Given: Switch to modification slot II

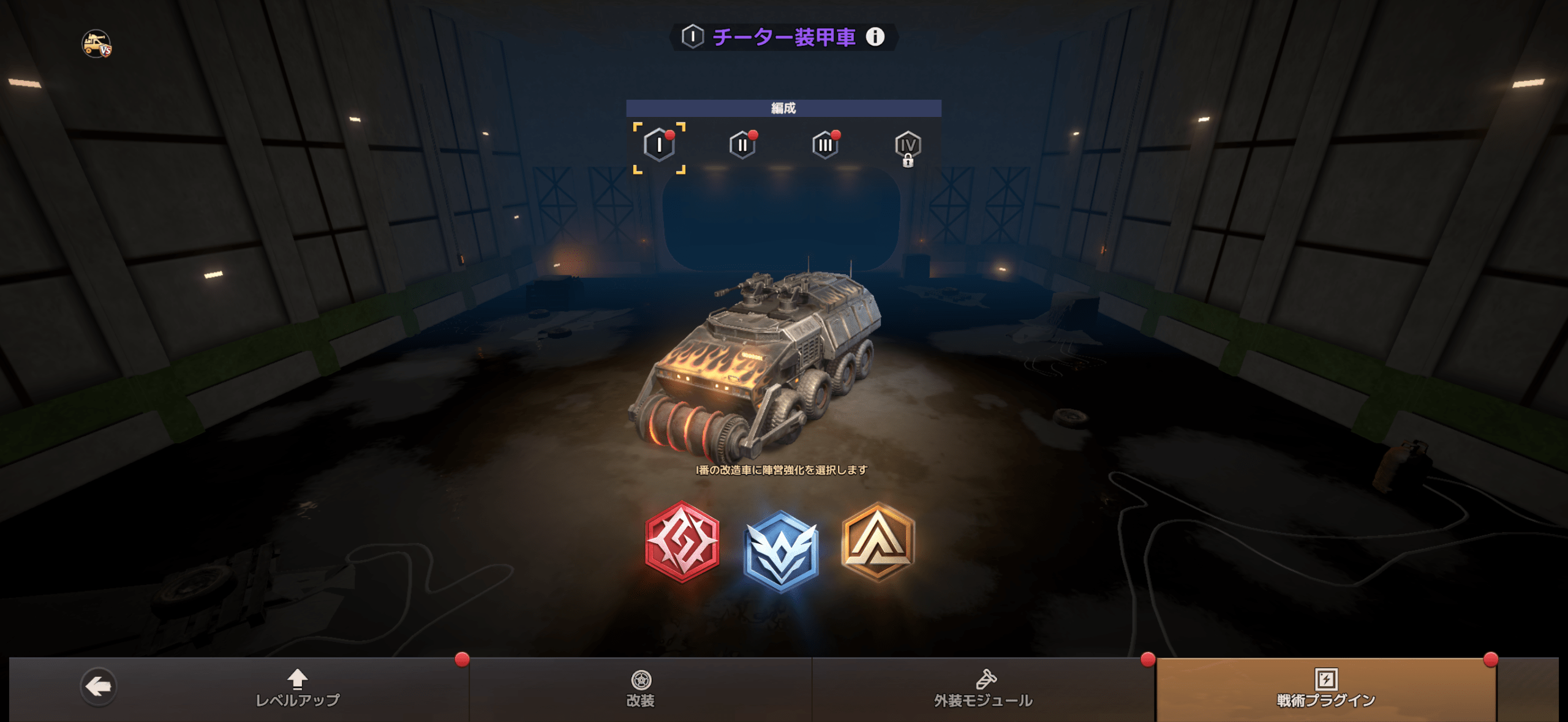Looking at the screenshot, I should pos(742,146).
